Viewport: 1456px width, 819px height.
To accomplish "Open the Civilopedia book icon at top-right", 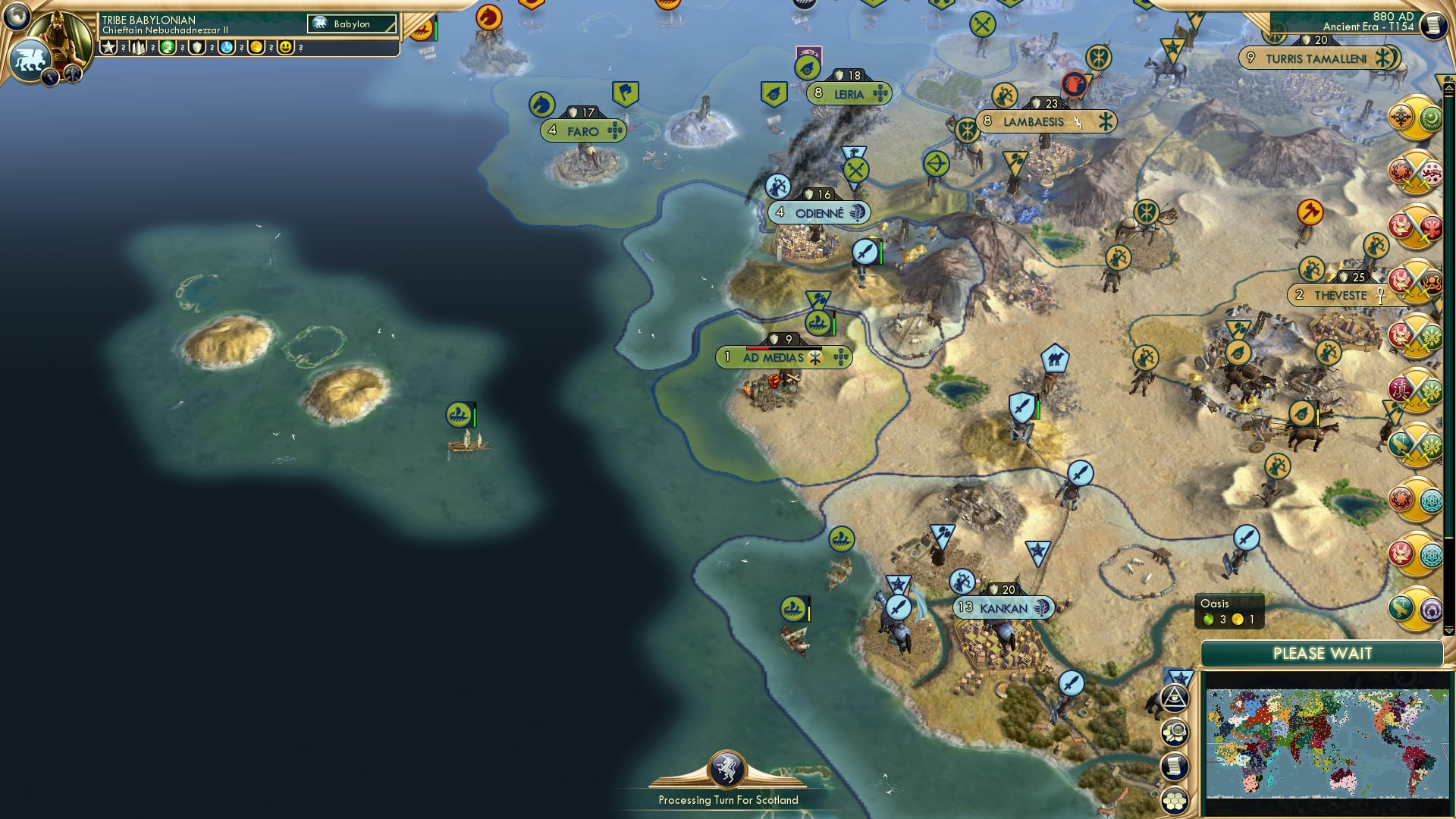I will tap(1433, 24).
